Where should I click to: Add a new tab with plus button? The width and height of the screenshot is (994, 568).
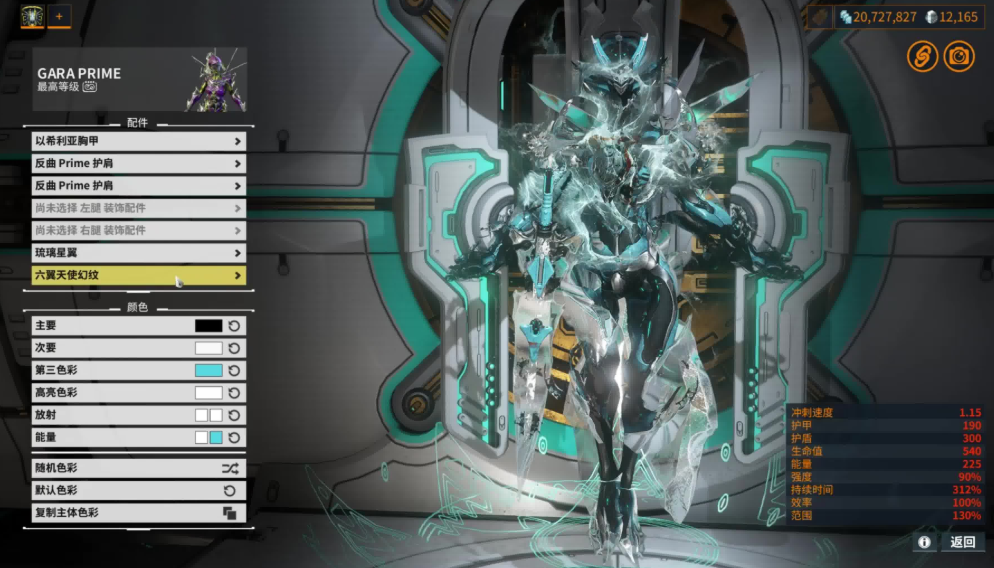click(59, 17)
